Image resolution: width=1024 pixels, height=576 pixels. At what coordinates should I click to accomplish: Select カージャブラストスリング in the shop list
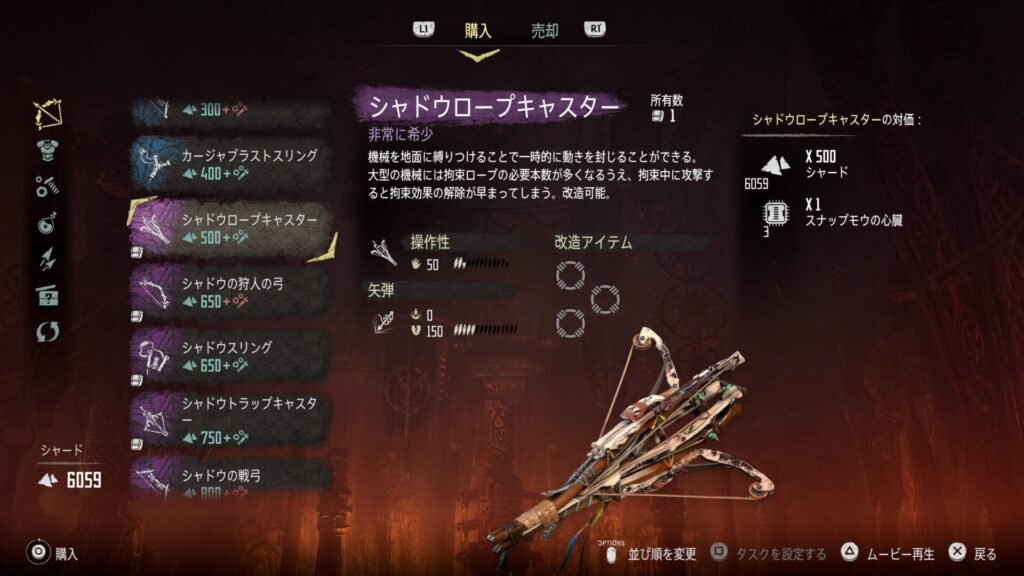pyautogui.click(x=229, y=164)
